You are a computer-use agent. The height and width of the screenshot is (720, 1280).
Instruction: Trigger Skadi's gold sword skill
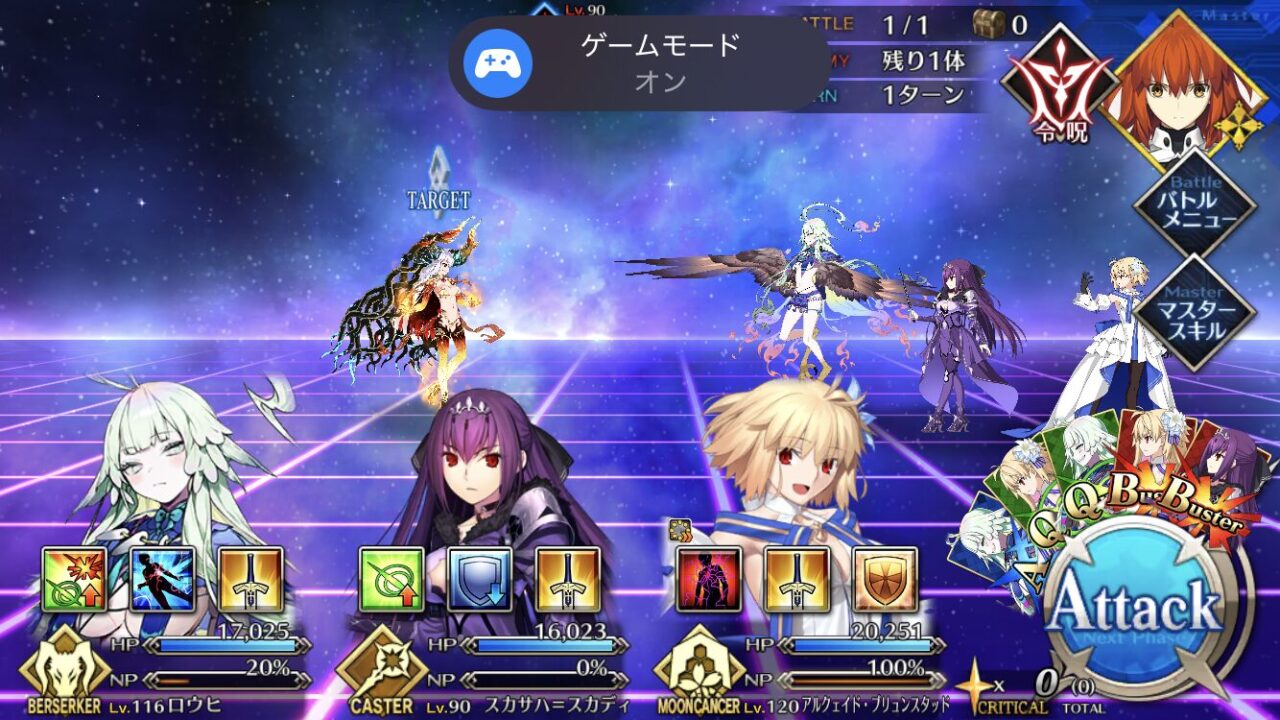568,579
